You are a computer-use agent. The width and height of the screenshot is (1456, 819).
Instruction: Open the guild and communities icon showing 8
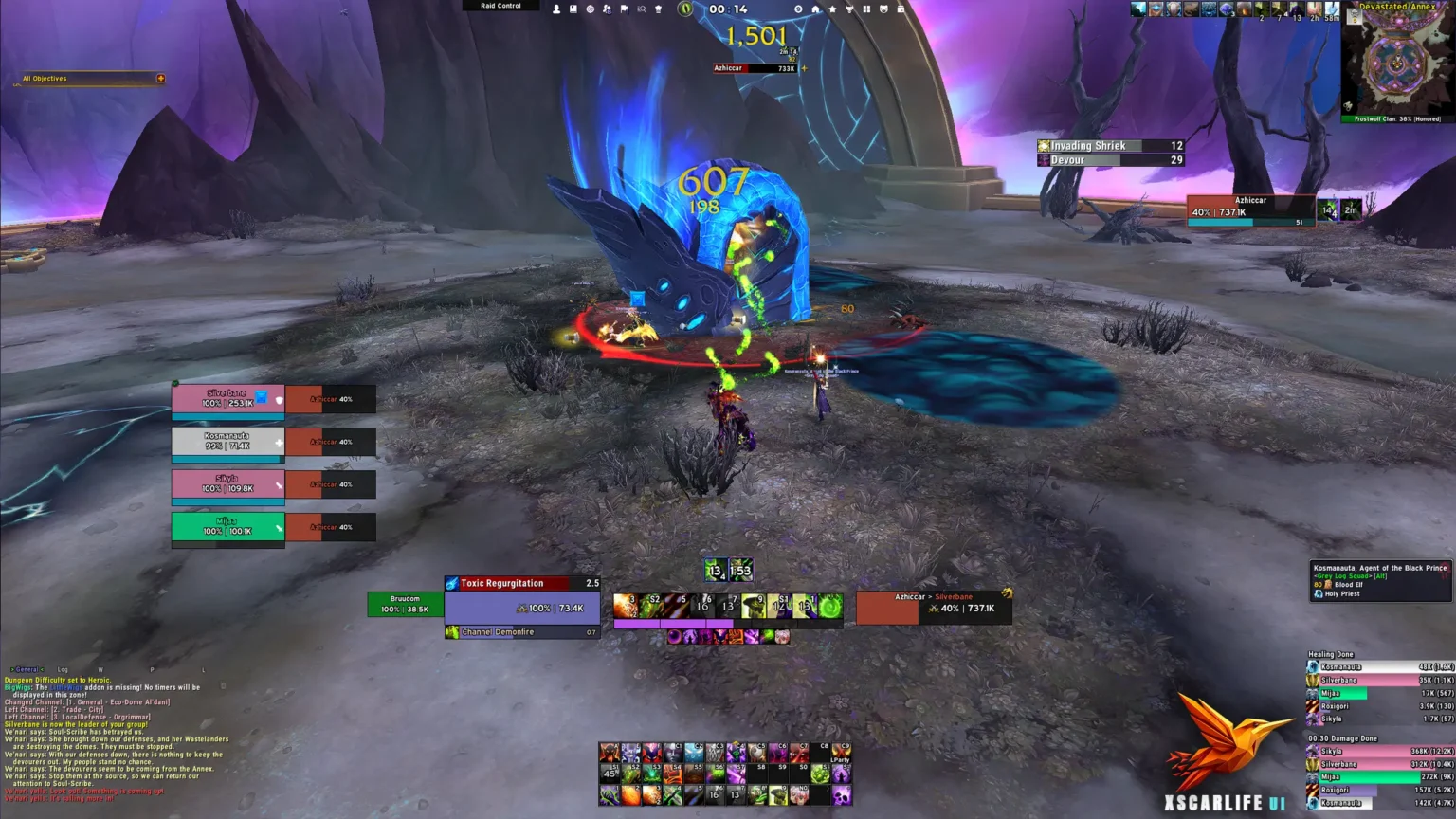pos(605,8)
